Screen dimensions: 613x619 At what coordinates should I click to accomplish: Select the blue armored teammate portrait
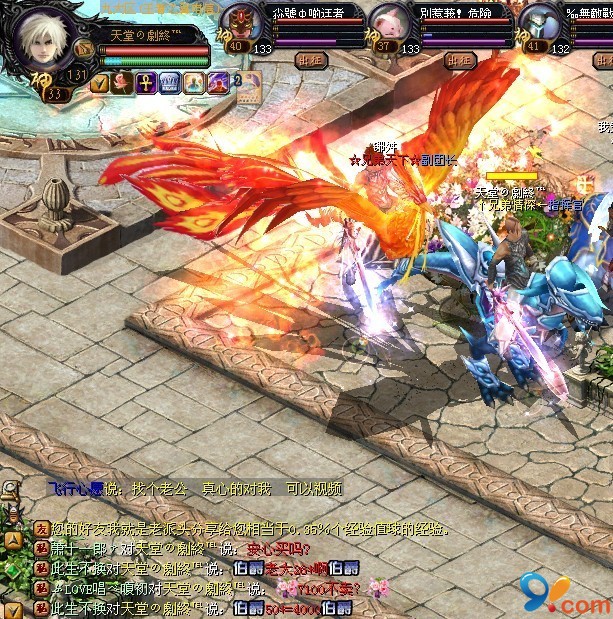click(540, 20)
